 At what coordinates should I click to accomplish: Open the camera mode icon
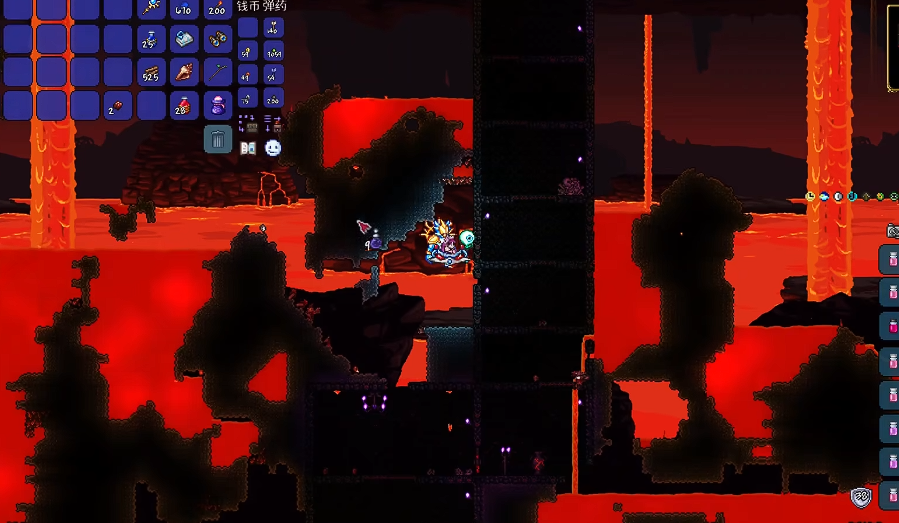tap(893, 230)
